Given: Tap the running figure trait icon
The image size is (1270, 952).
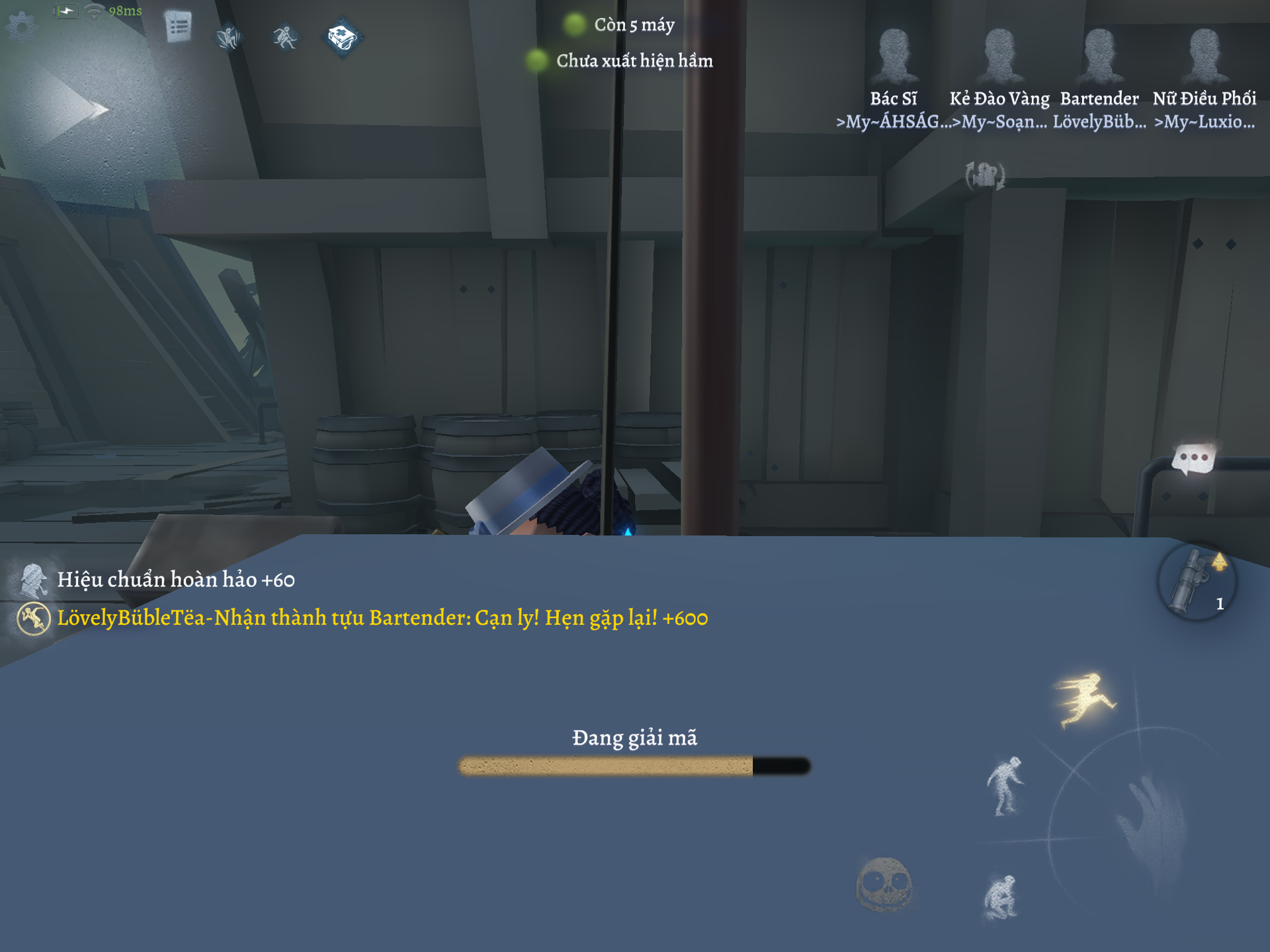Looking at the screenshot, I should coord(285,37).
